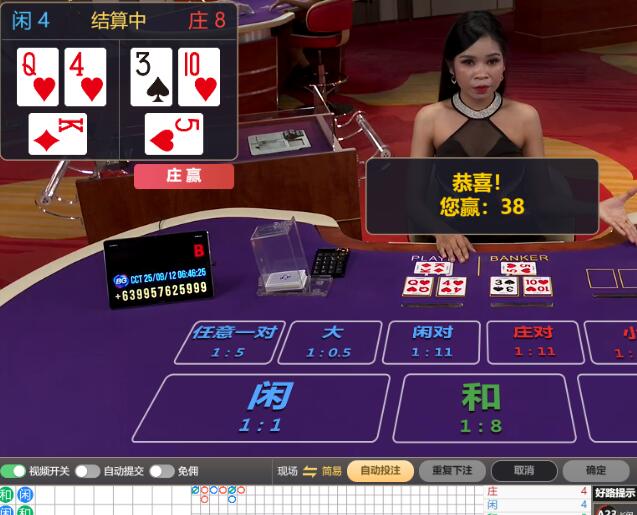637x515 pixels.
Task: Place a bet on 和 (Tie) 1:8
Action: [481, 407]
